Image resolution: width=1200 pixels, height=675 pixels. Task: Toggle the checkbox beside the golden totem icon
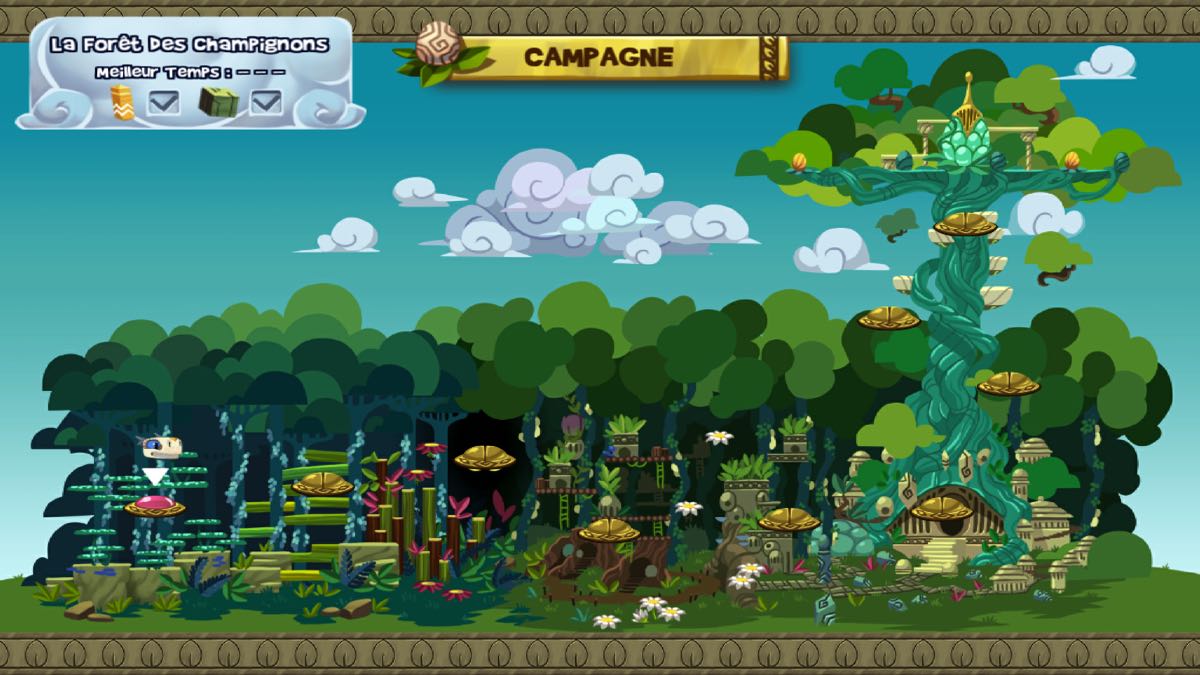click(164, 102)
